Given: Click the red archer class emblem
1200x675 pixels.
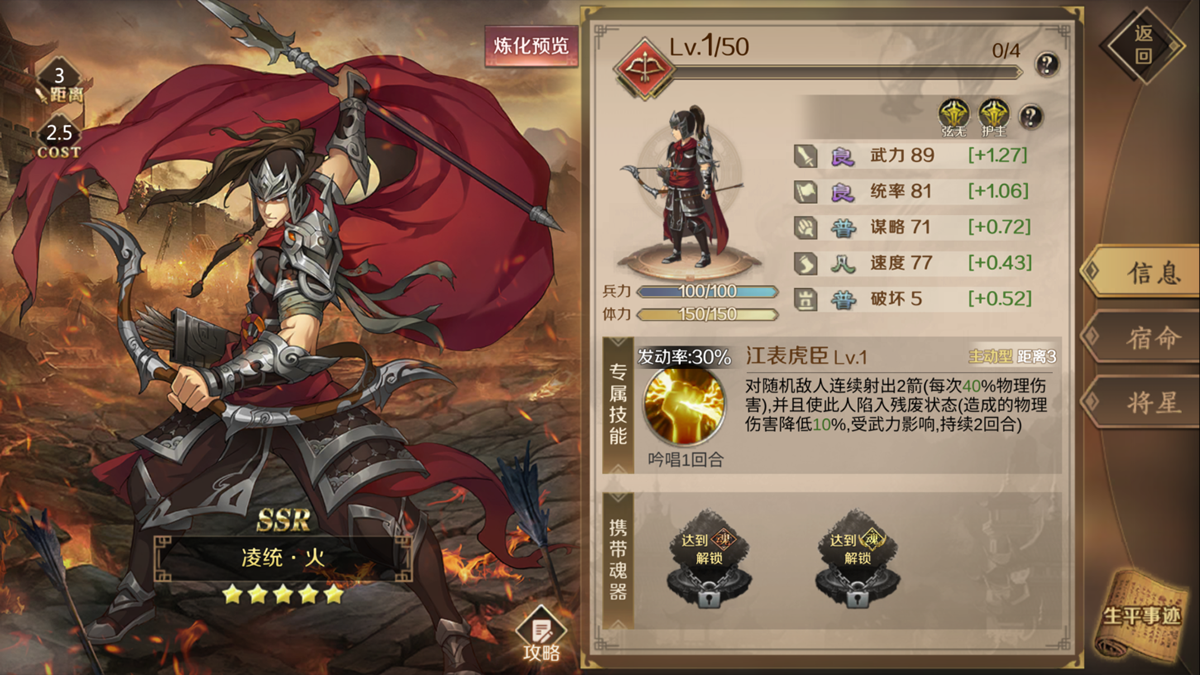Looking at the screenshot, I should [641, 64].
